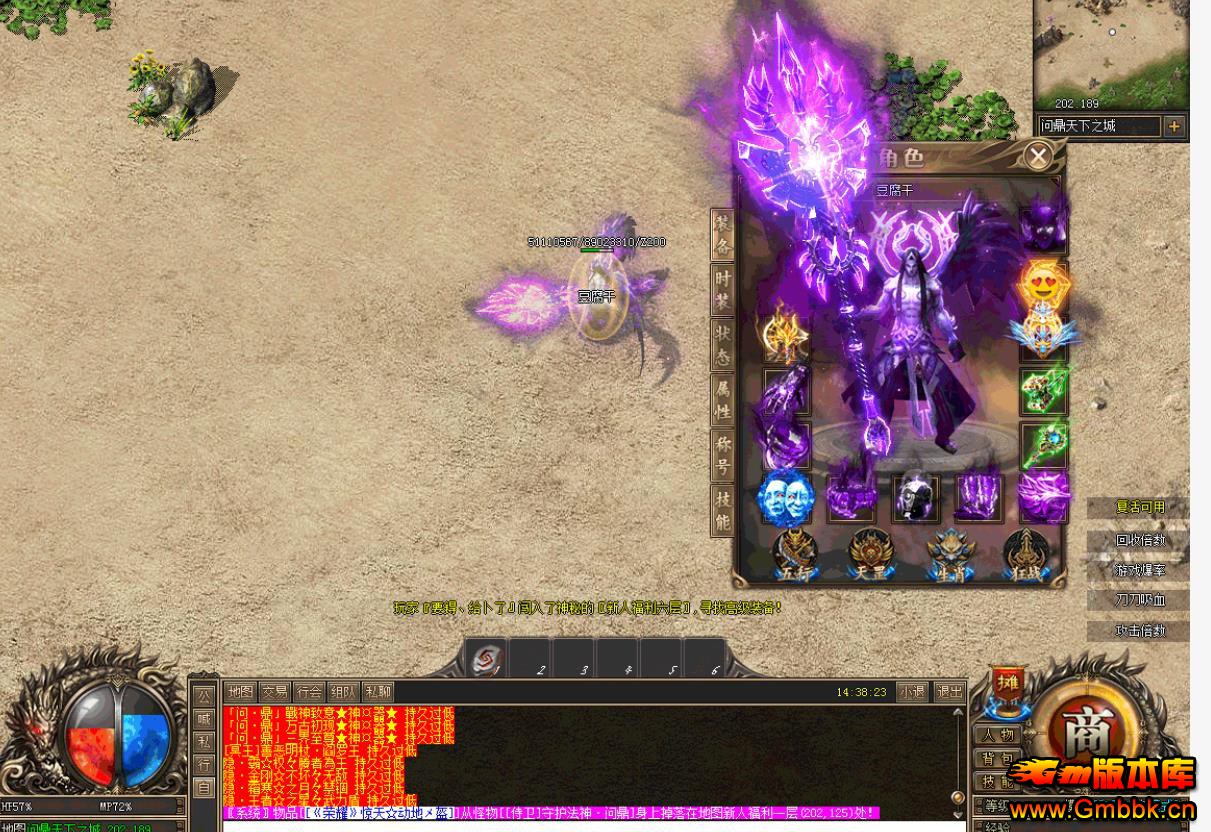
Task: Activate the 狂战 badge button
Action: click(1025, 553)
